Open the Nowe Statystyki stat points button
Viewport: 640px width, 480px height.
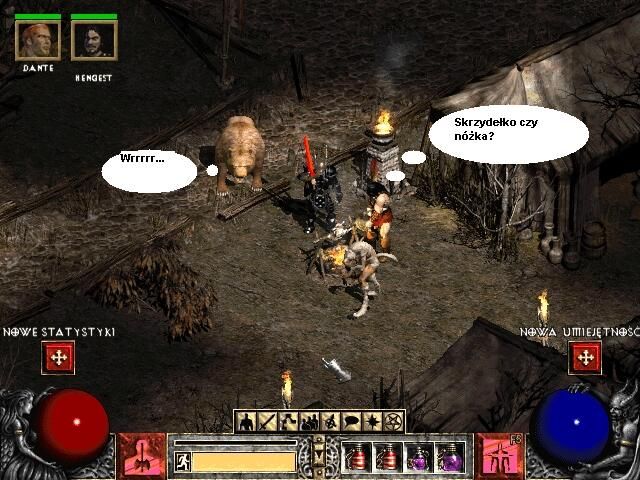[58, 357]
